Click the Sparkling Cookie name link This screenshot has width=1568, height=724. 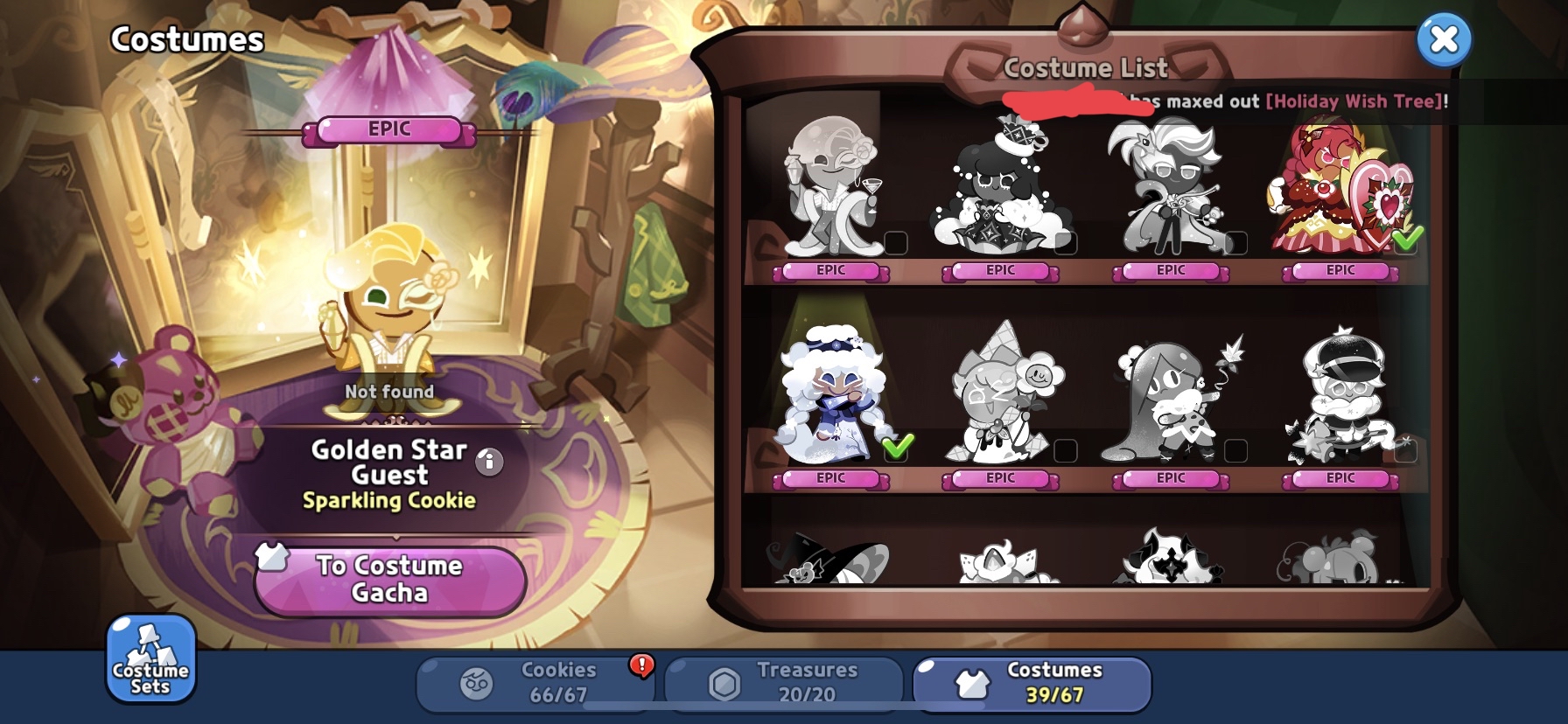pos(388,500)
